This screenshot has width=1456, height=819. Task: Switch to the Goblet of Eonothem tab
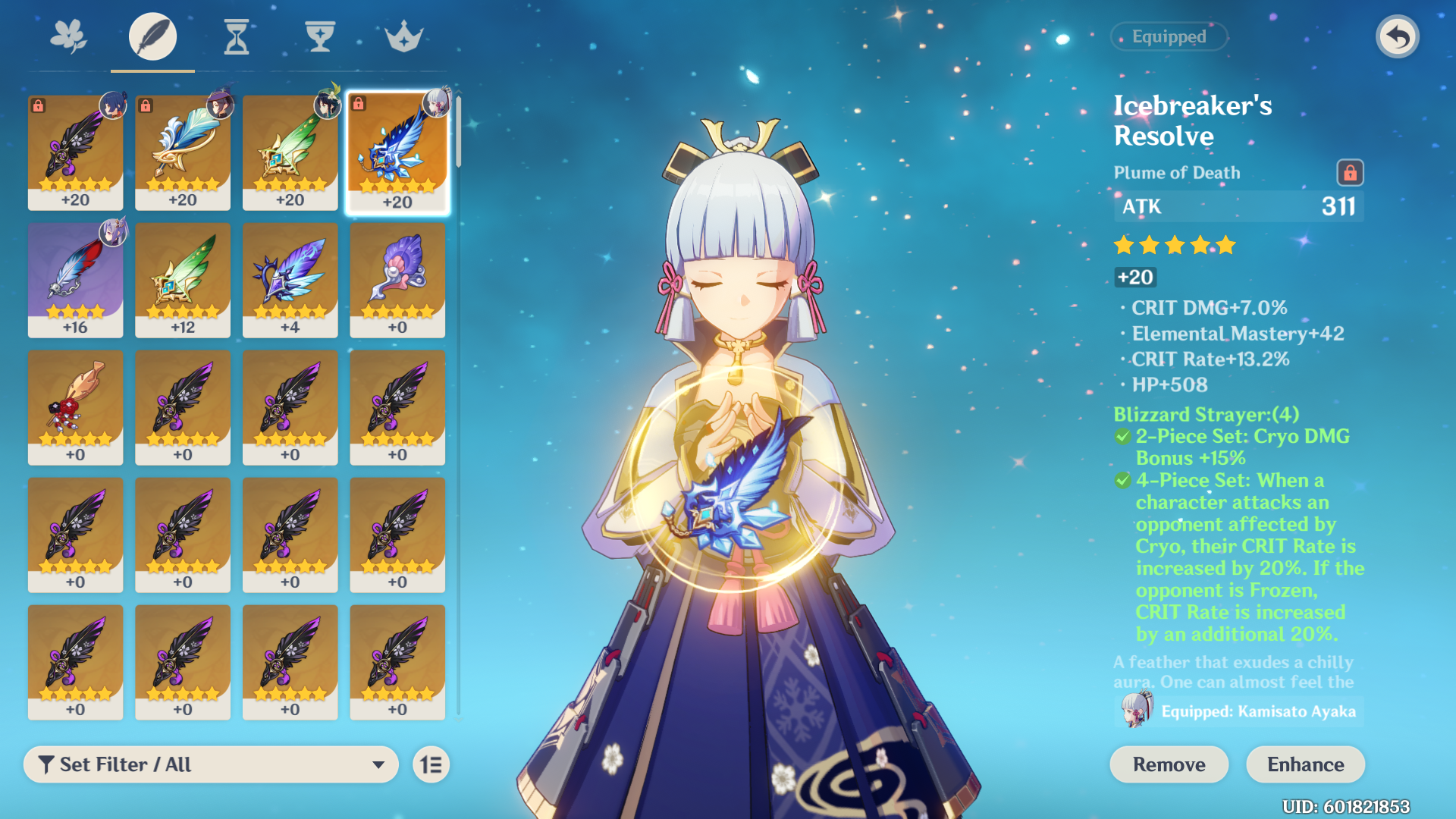(x=320, y=36)
